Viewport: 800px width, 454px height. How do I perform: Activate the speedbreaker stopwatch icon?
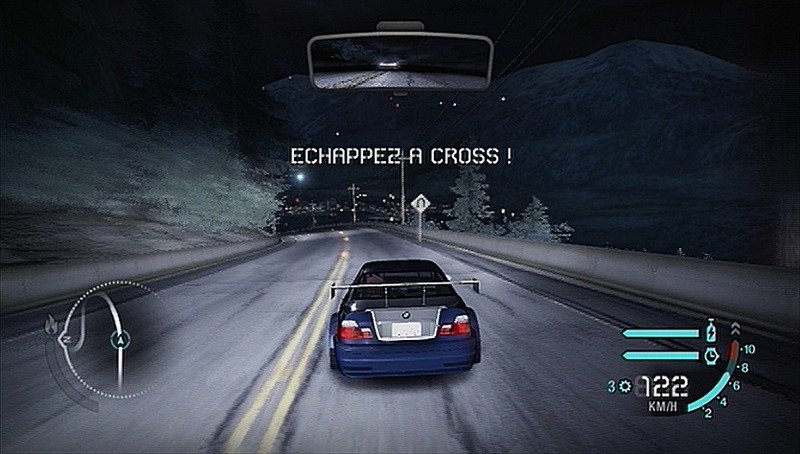pyautogui.click(x=711, y=353)
